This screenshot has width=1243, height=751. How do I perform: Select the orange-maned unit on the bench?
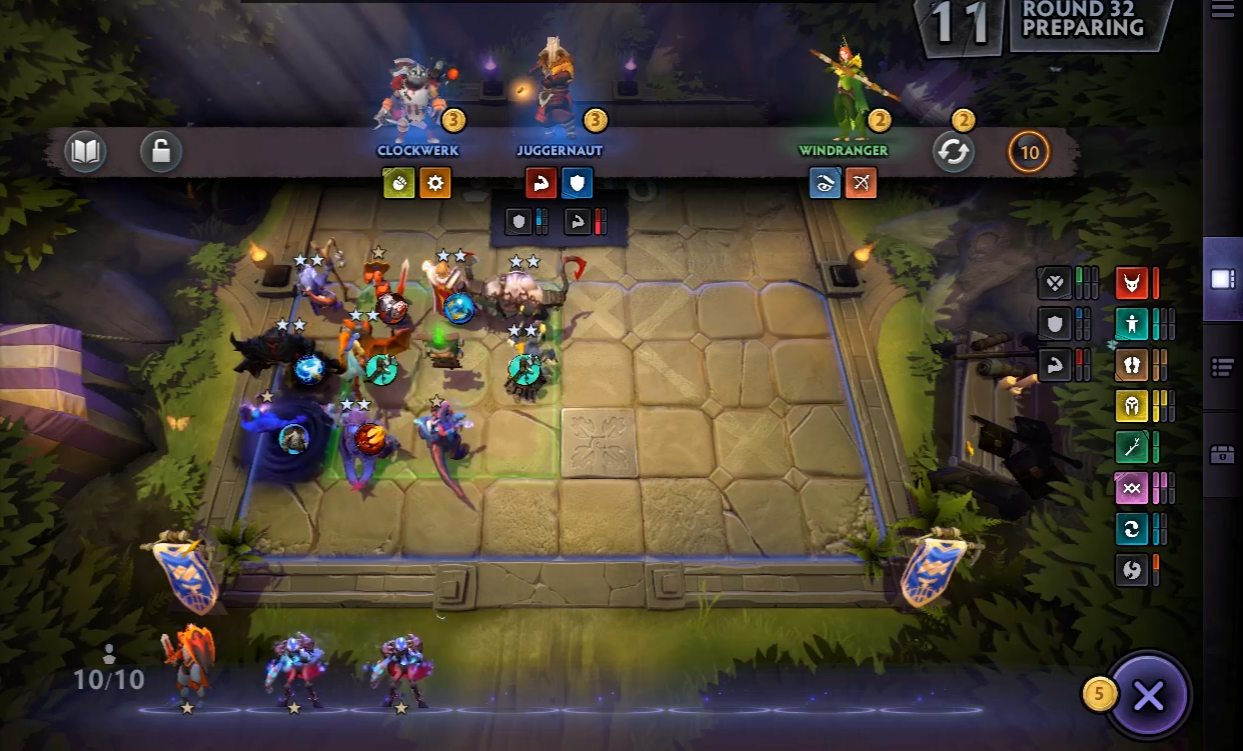188,663
